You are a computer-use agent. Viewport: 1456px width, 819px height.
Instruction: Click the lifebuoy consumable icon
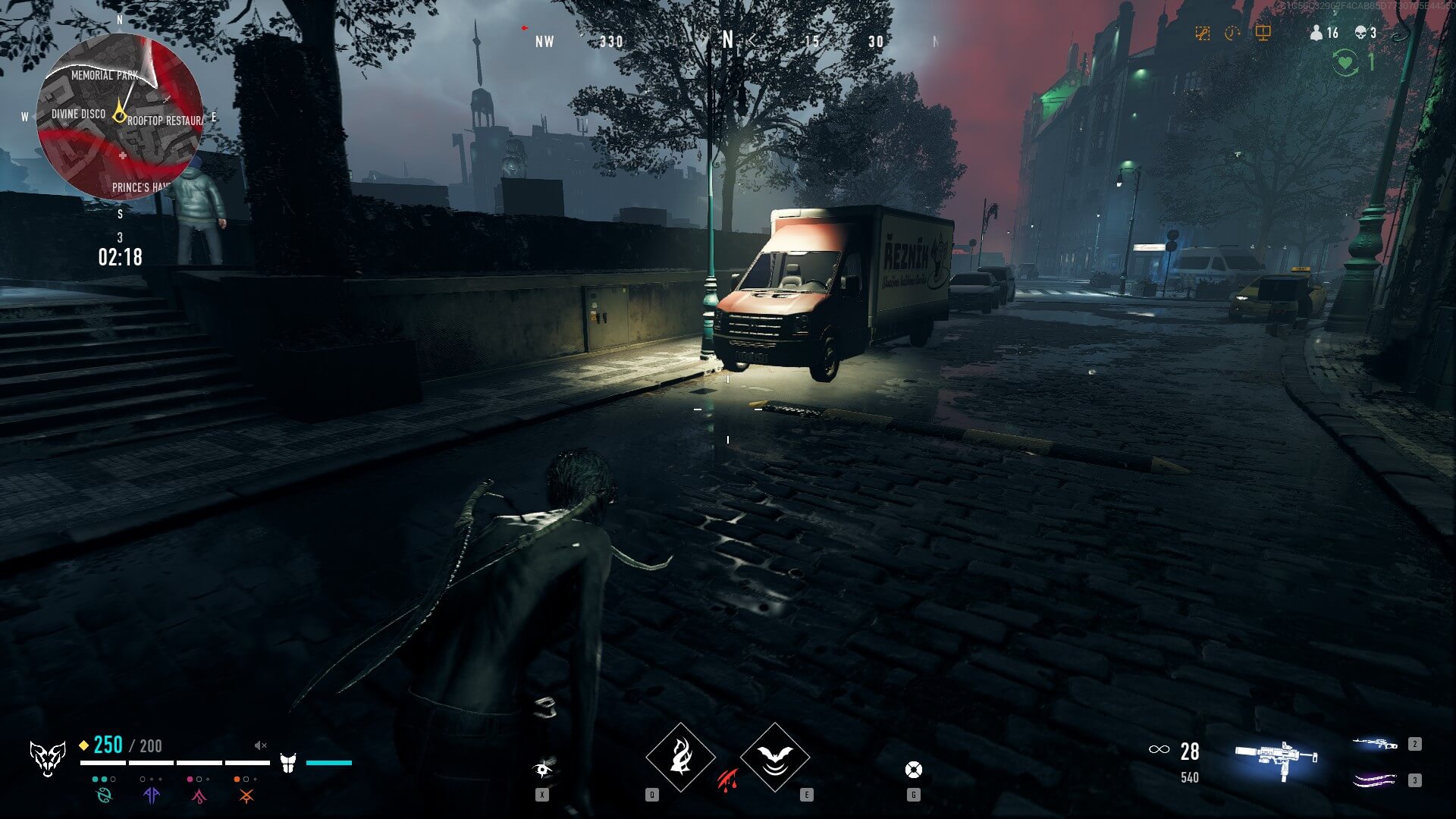[x=914, y=770]
